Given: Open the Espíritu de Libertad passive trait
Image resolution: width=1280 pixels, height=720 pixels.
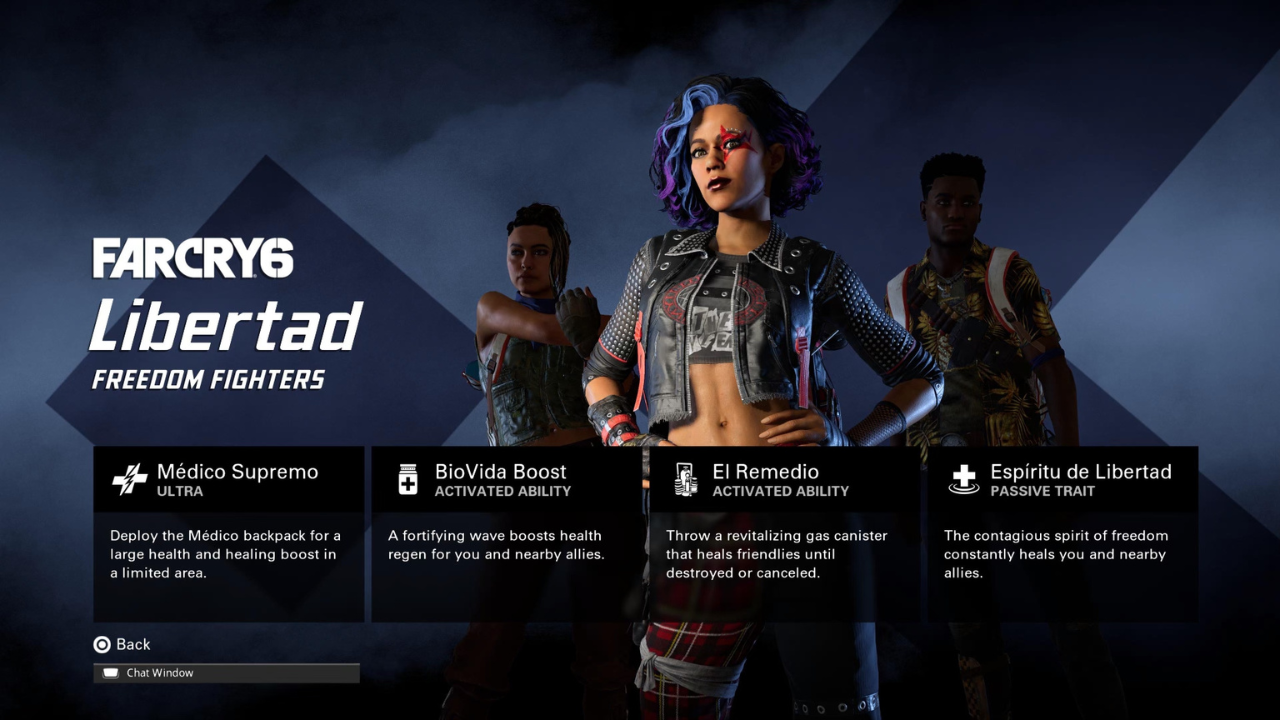Looking at the screenshot, I should pyautogui.click(x=1062, y=533).
